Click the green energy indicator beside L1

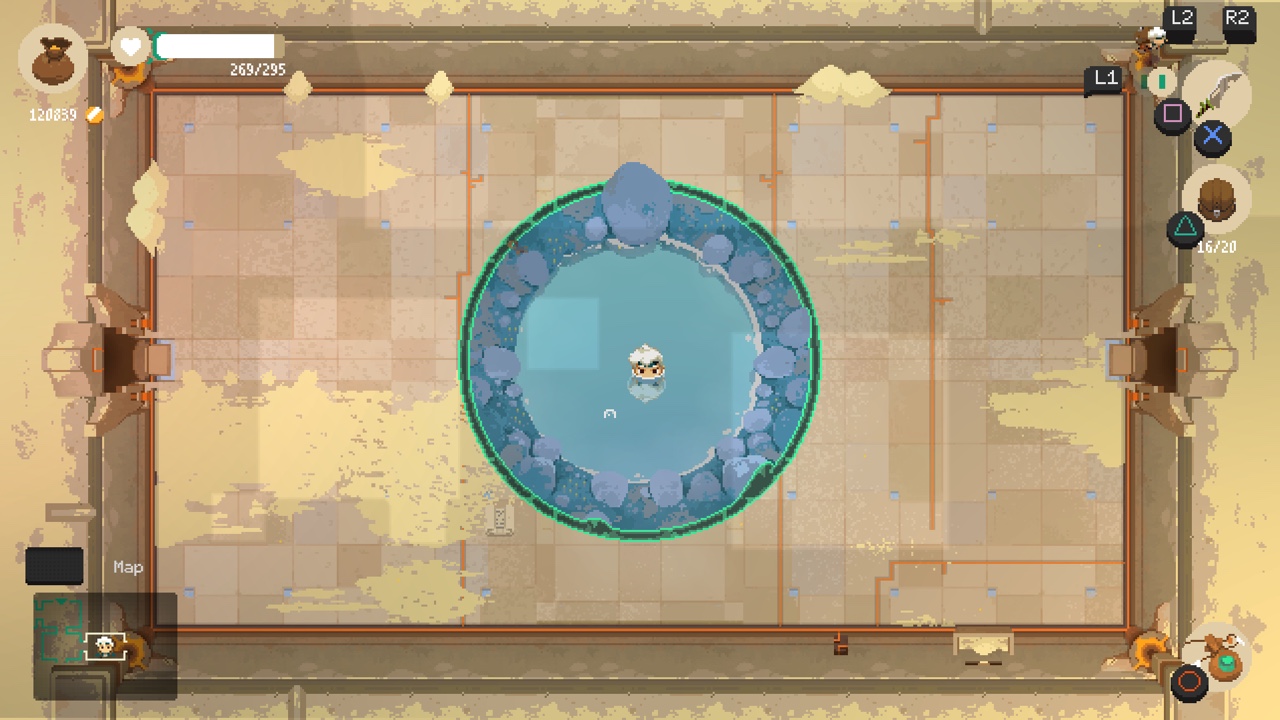[x=1159, y=81]
